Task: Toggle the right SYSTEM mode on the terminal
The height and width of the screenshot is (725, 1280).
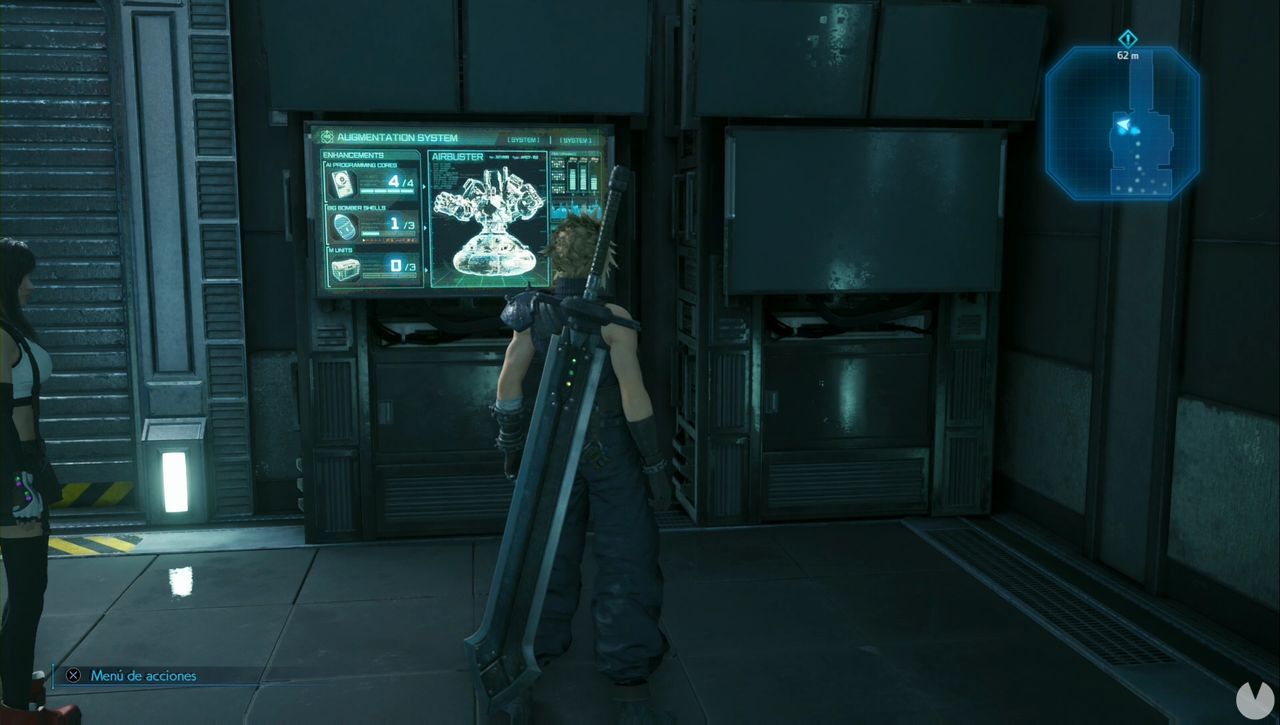Action: click(x=575, y=138)
